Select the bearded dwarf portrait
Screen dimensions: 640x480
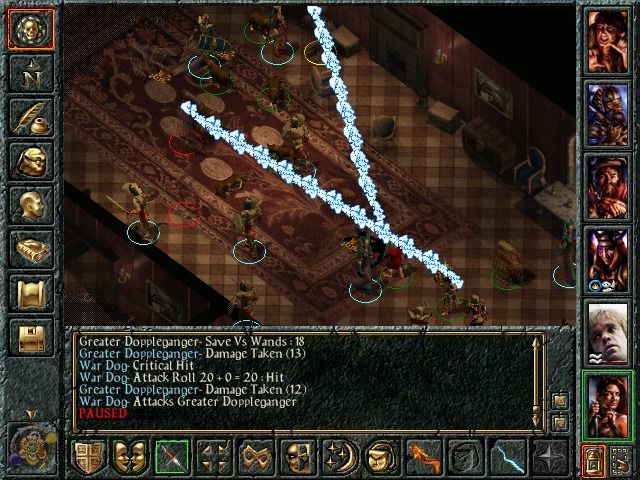(607, 184)
